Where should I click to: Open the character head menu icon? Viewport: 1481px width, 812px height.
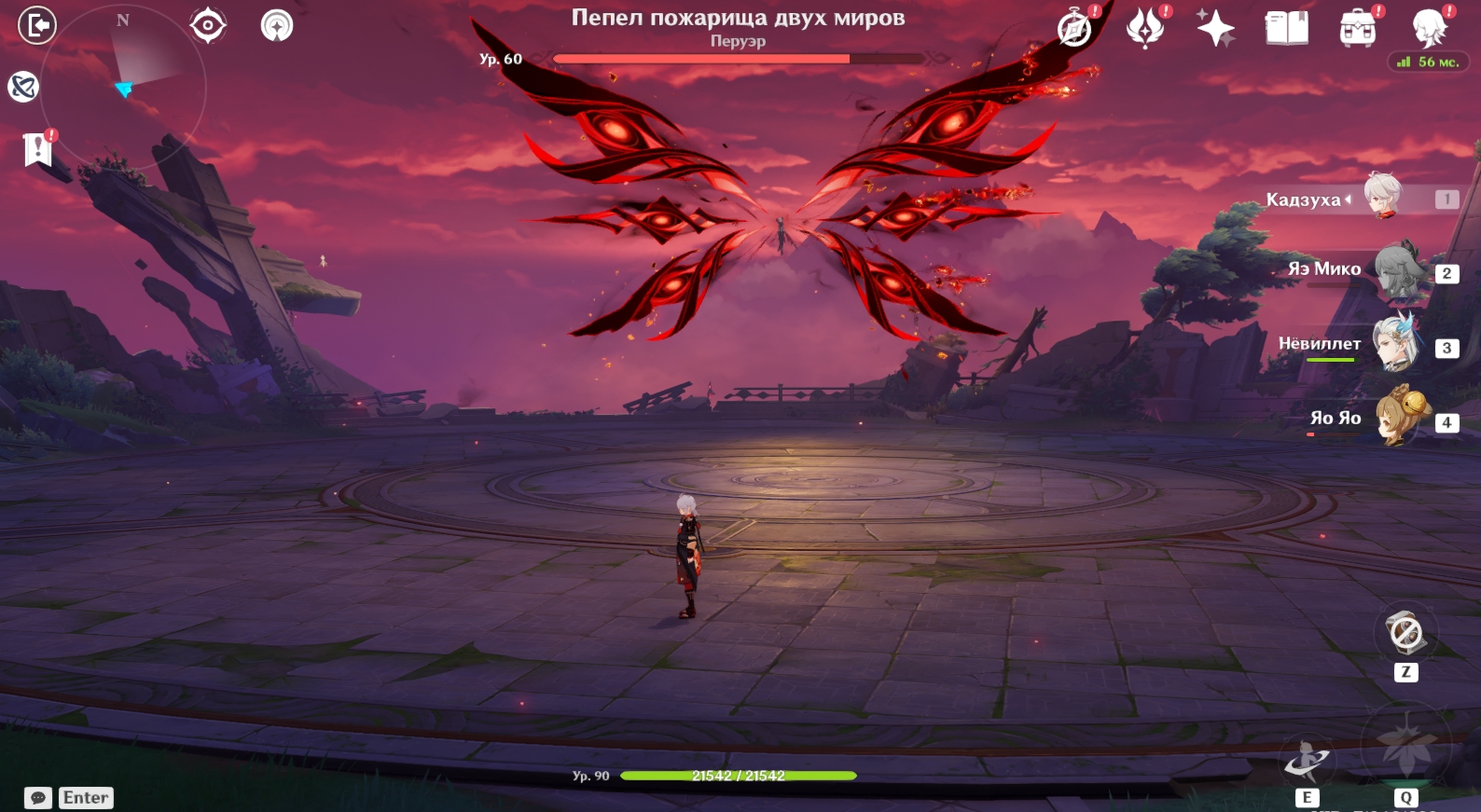(x=1429, y=28)
